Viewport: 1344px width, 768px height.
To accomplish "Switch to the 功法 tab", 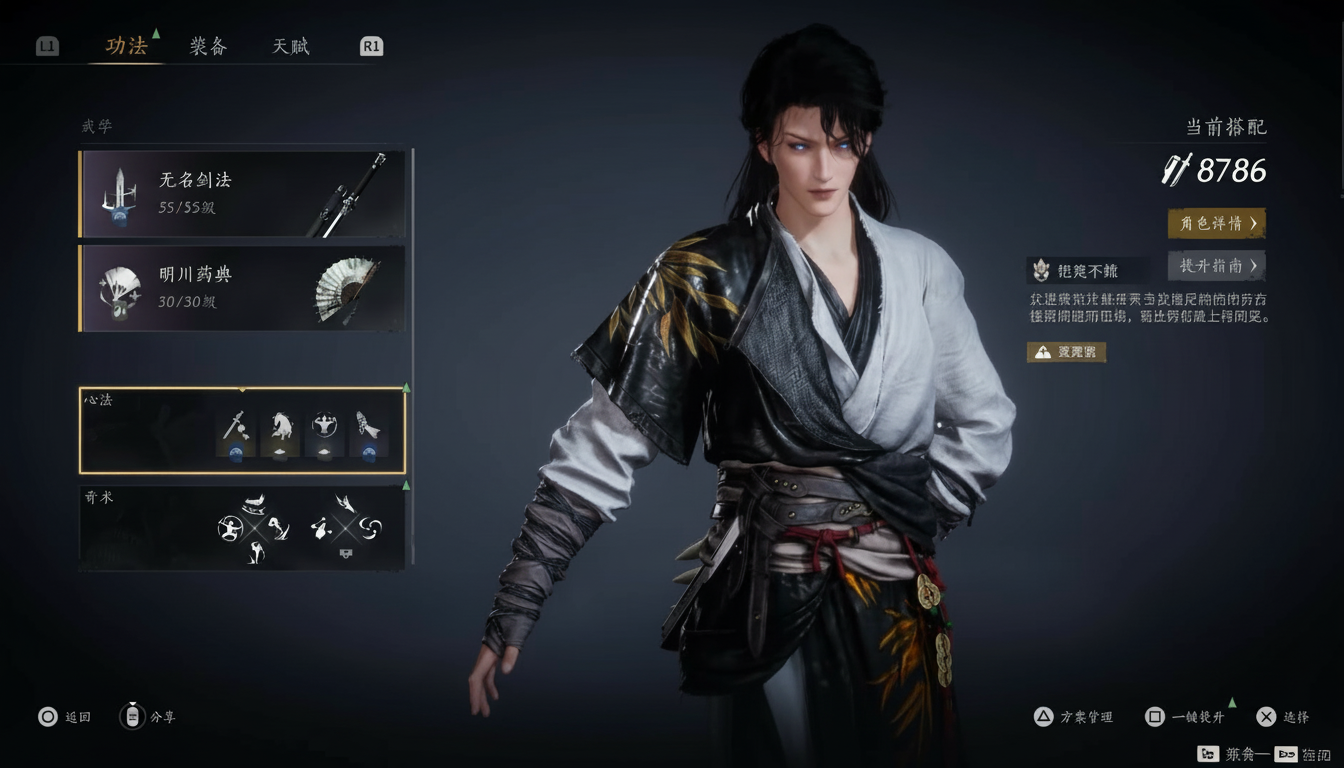I will [126, 46].
